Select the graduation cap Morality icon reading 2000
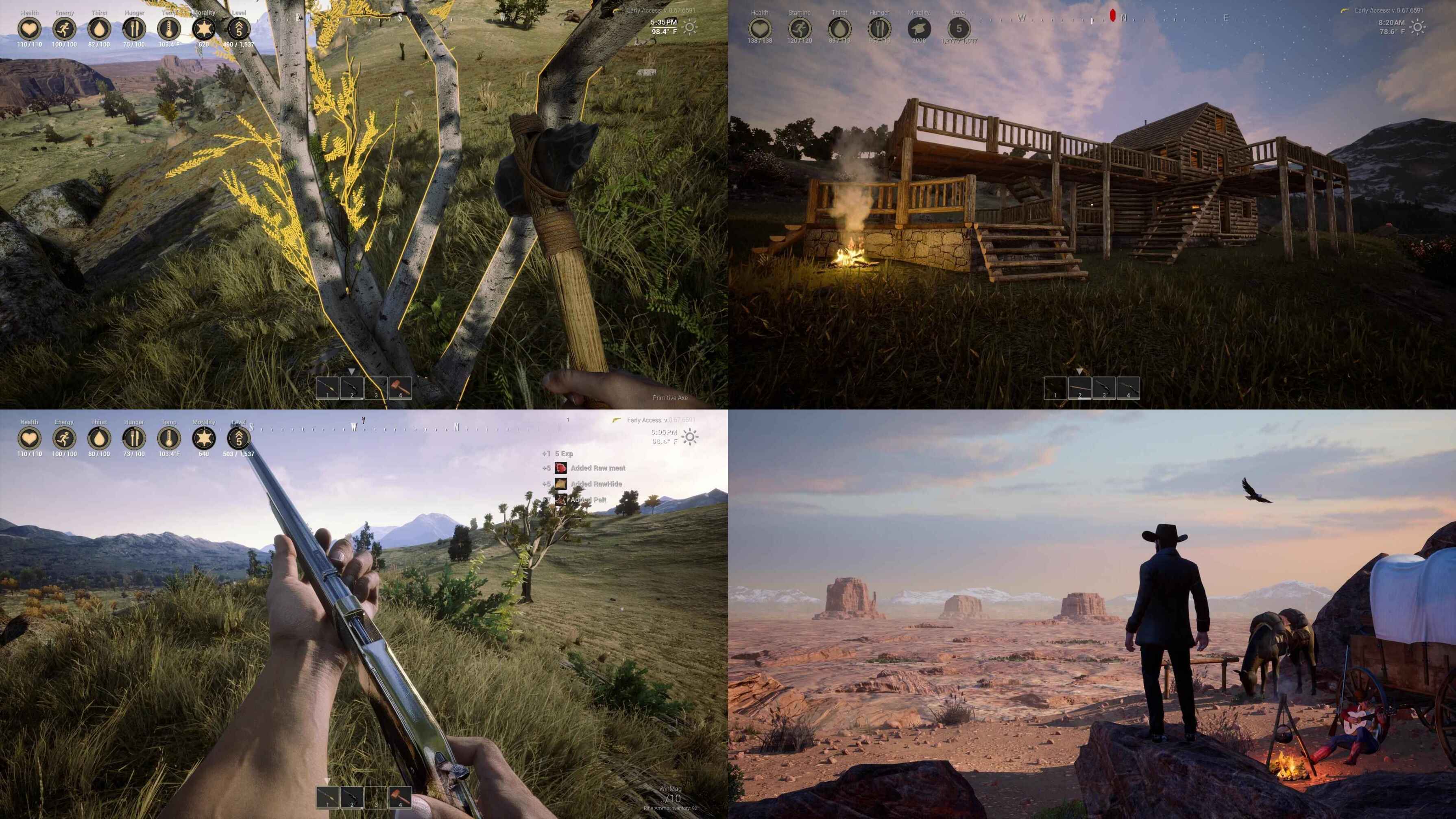Screen dimensions: 1456x819 (918, 28)
